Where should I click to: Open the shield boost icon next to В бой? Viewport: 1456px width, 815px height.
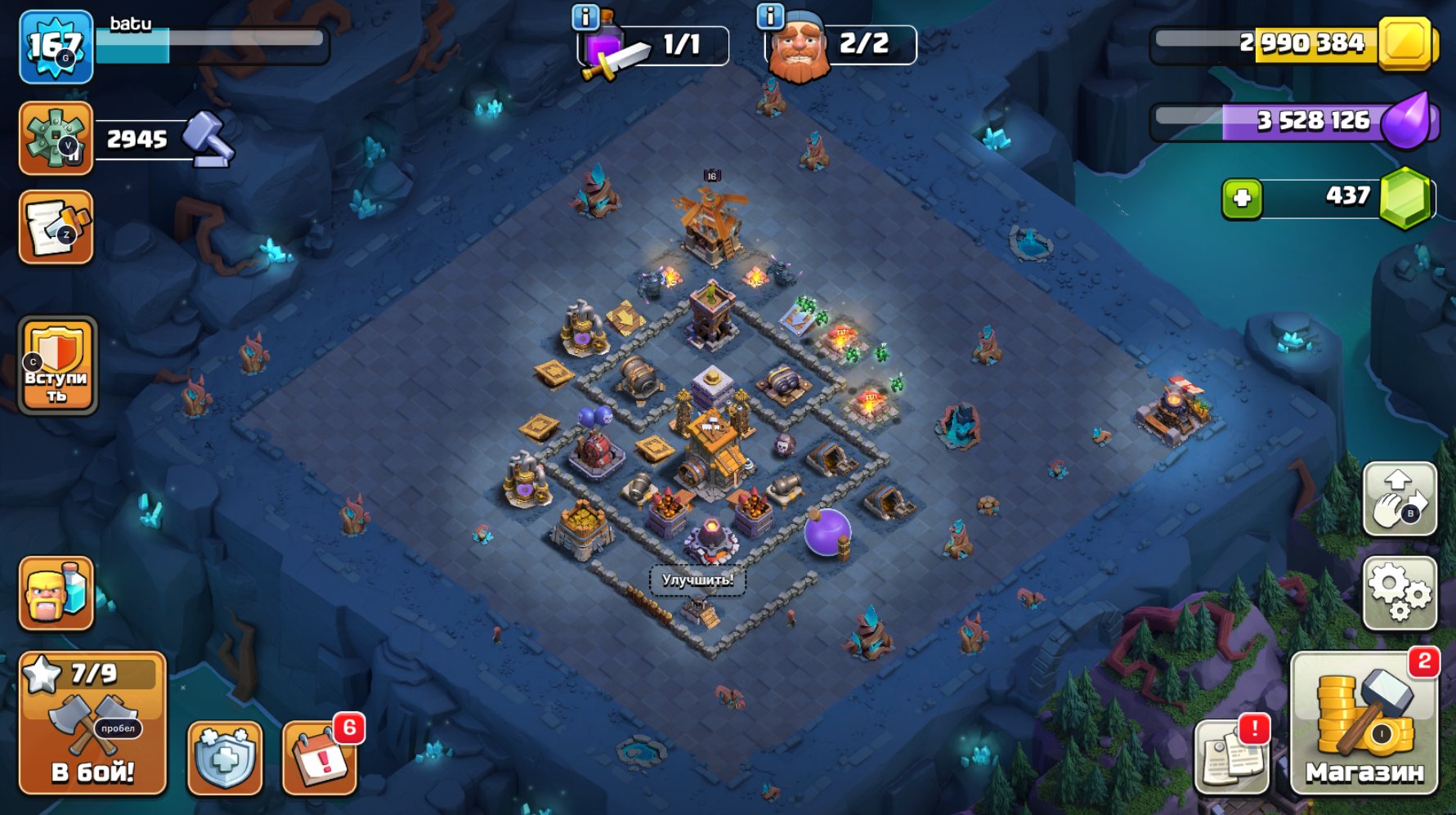pos(226,759)
